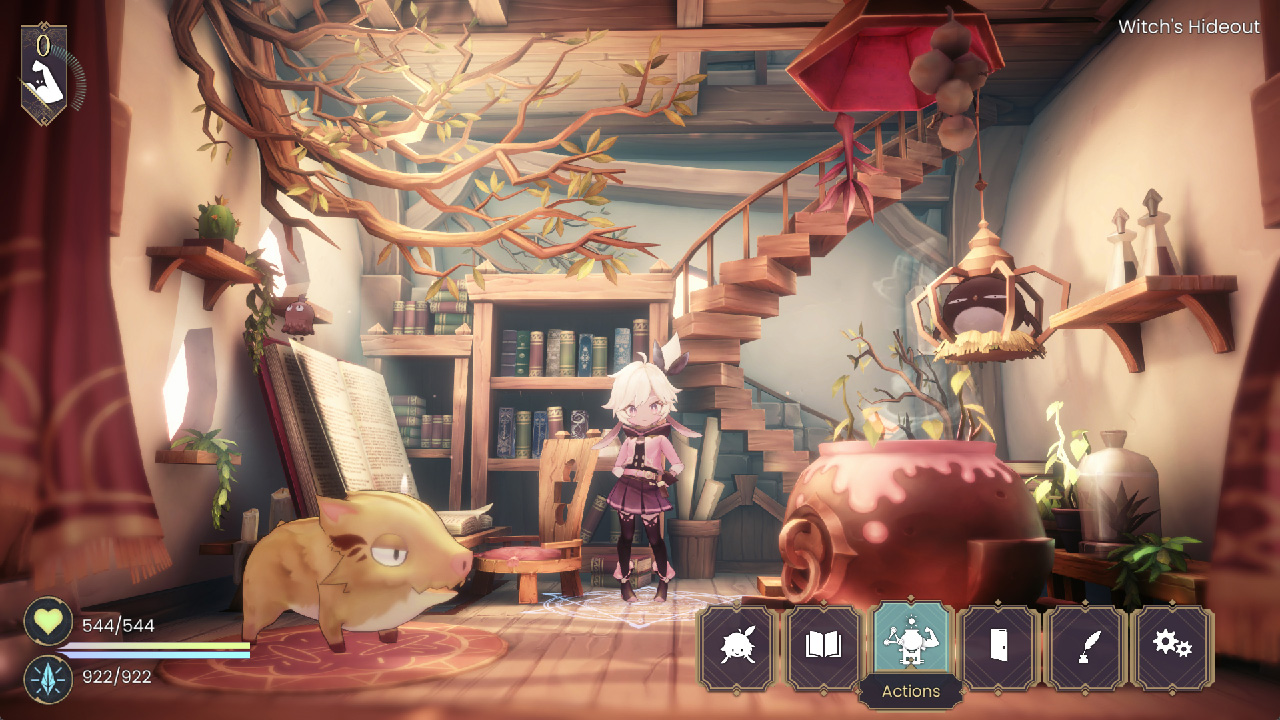
Task: Open the journal book icon
Action: pyautogui.click(x=824, y=645)
